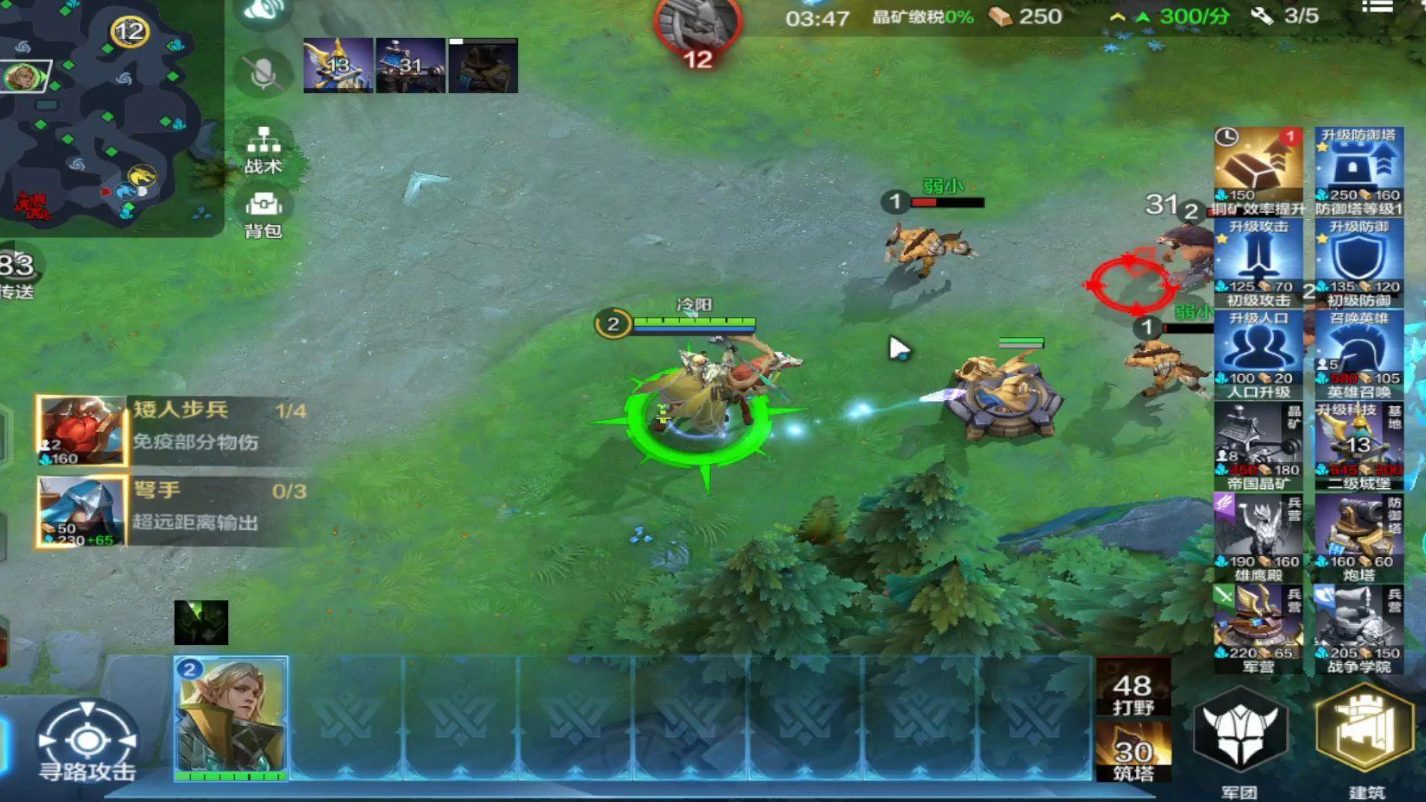The width and height of the screenshot is (1426, 802).
Task: Buy the 初级攻击 attack upgrade
Action: [1258, 262]
